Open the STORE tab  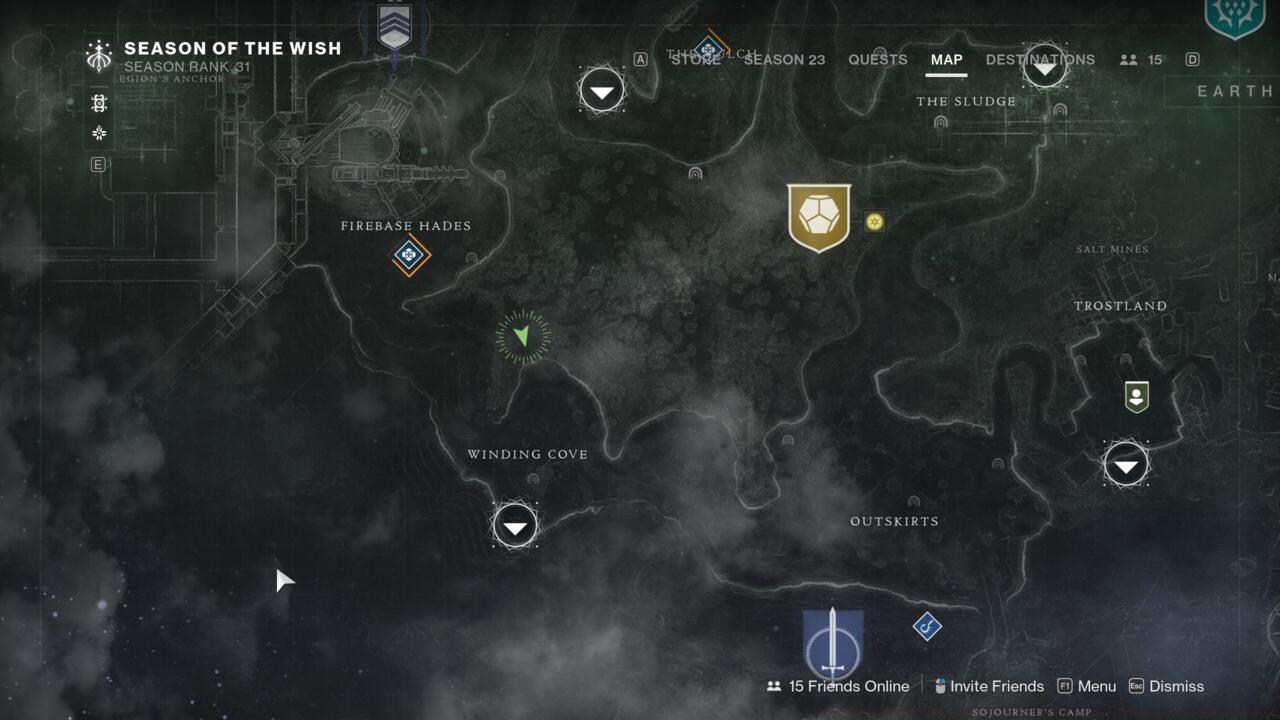[696, 60]
